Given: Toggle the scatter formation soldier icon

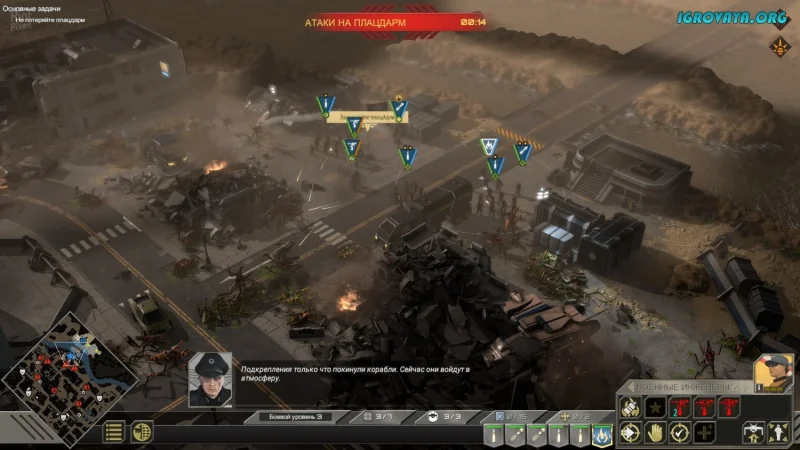Looking at the screenshot, I should [x=779, y=432].
